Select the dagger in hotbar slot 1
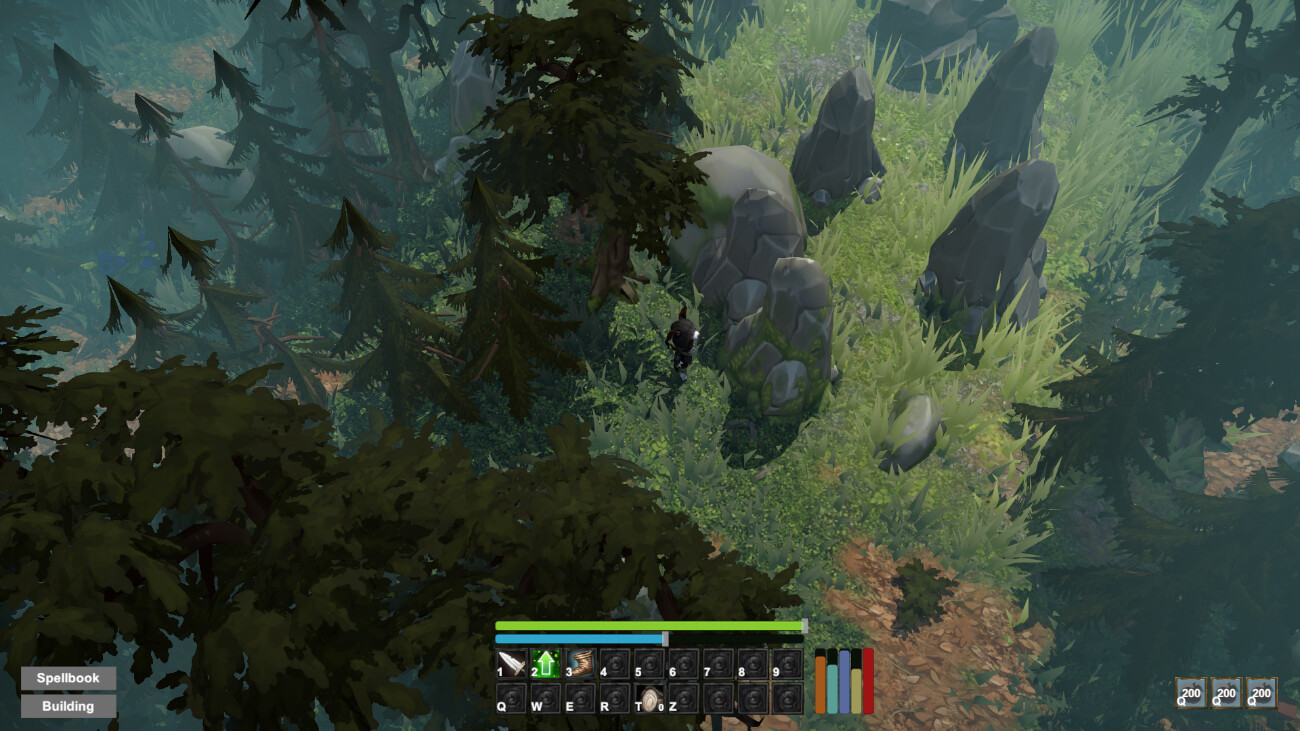 pos(510,662)
